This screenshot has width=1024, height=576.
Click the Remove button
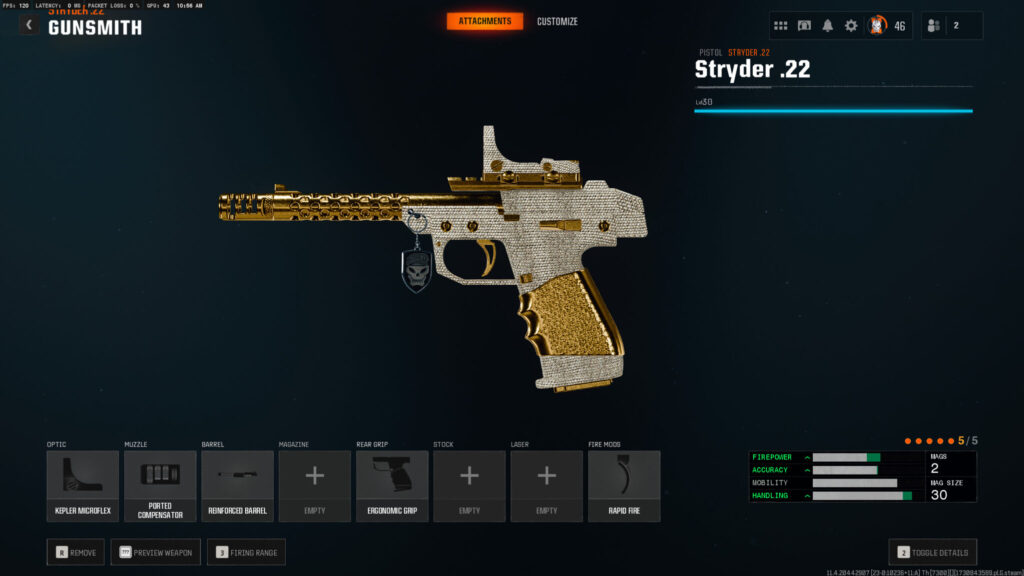coord(75,552)
